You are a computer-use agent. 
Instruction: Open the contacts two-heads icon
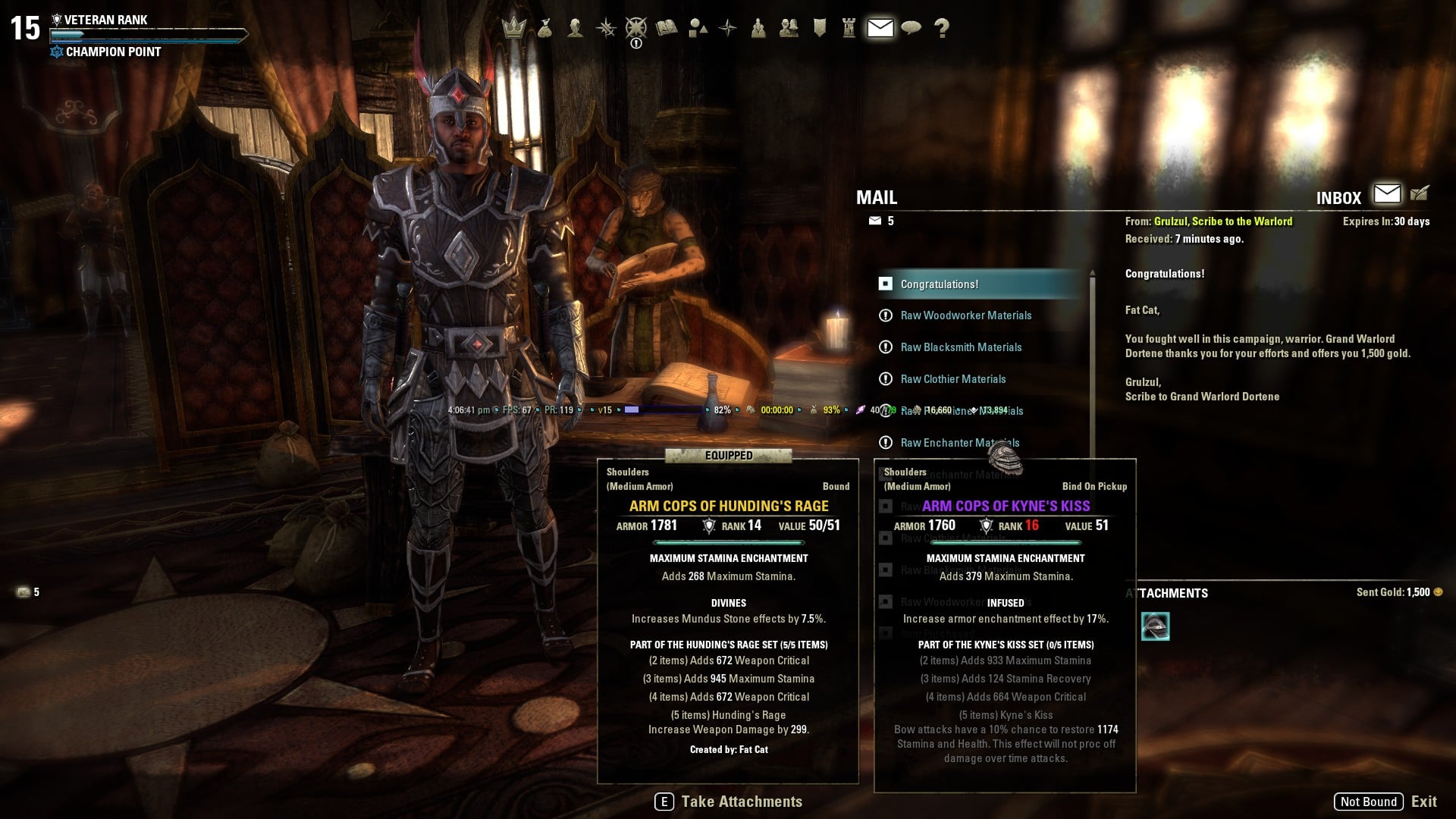(x=789, y=28)
